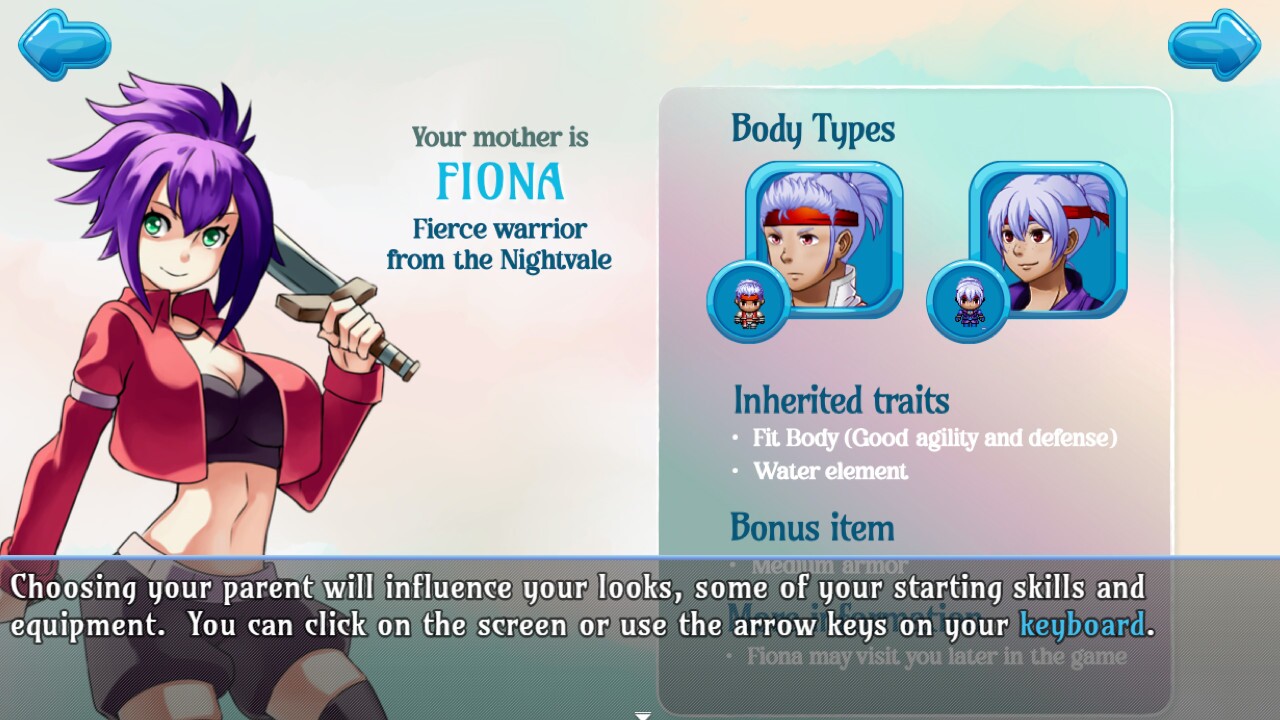Click the Your mother is label
The width and height of the screenshot is (1280, 720).
click(x=500, y=137)
